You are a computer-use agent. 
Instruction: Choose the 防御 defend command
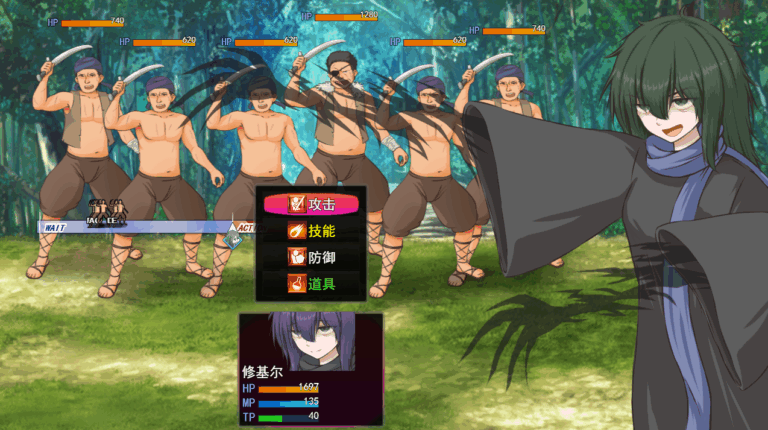pyautogui.click(x=310, y=257)
